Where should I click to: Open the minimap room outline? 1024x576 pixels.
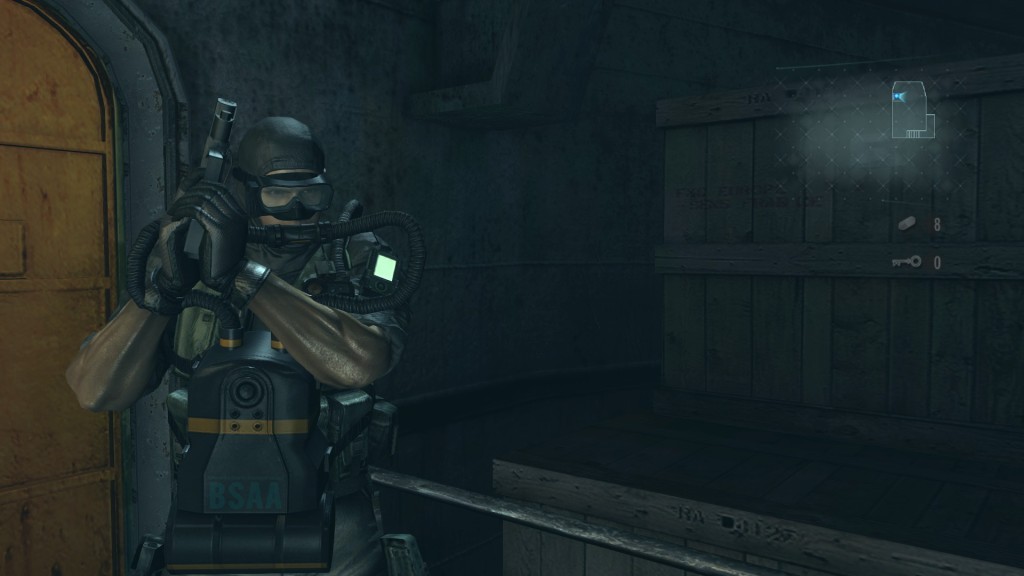click(913, 110)
